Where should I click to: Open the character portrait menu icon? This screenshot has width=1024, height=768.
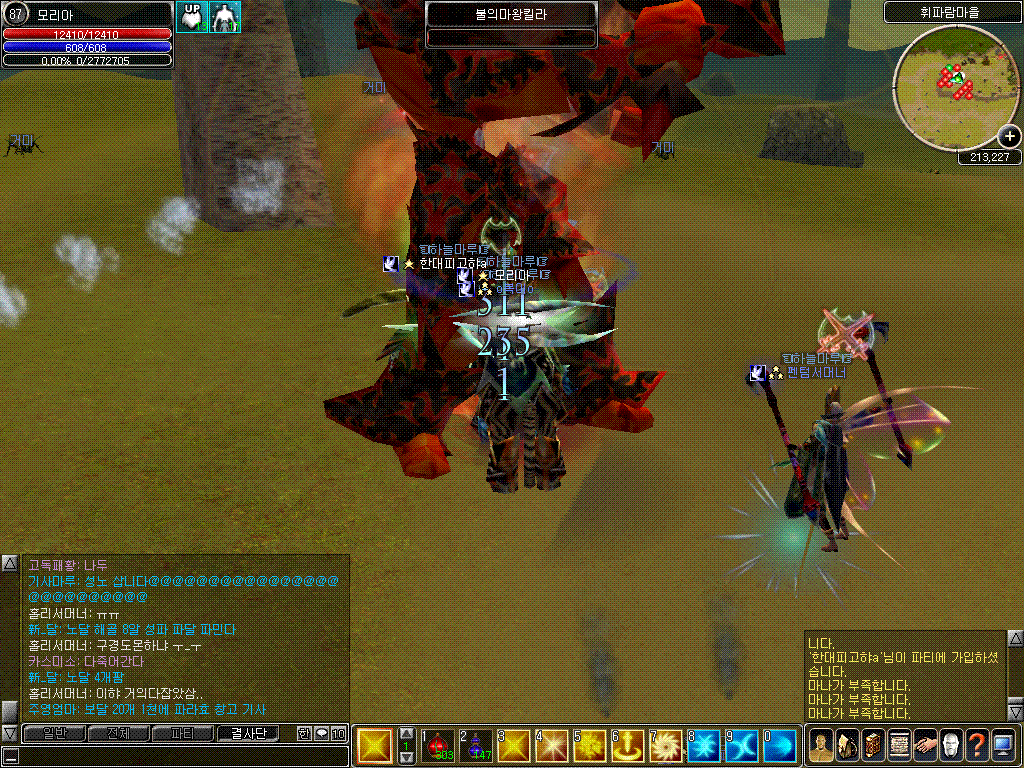pos(821,745)
